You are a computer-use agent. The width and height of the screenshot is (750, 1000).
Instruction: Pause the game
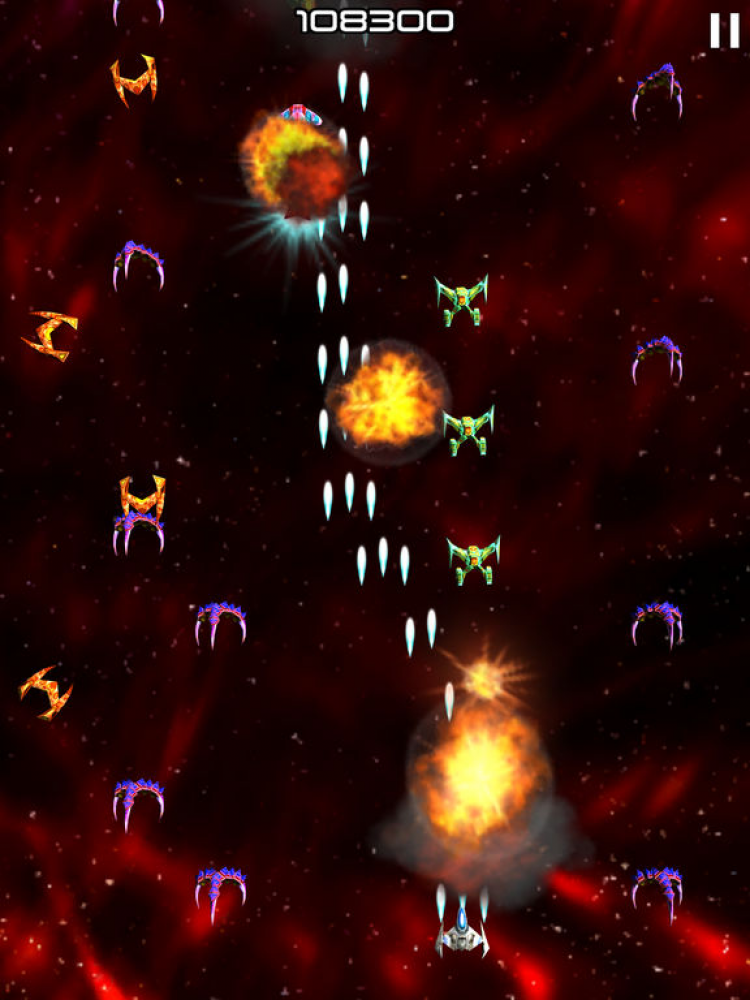pos(723,31)
